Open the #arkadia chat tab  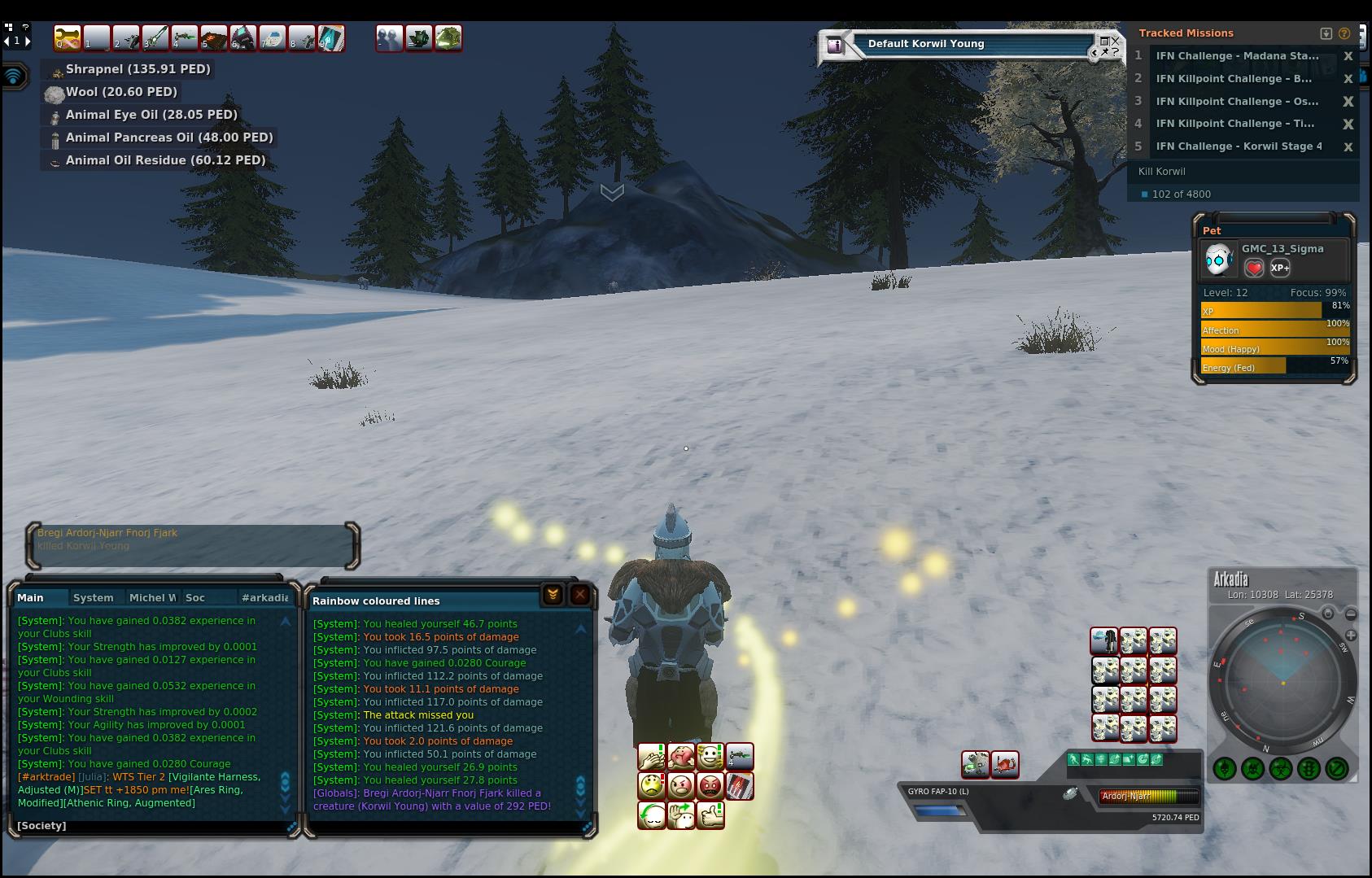(264, 597)
